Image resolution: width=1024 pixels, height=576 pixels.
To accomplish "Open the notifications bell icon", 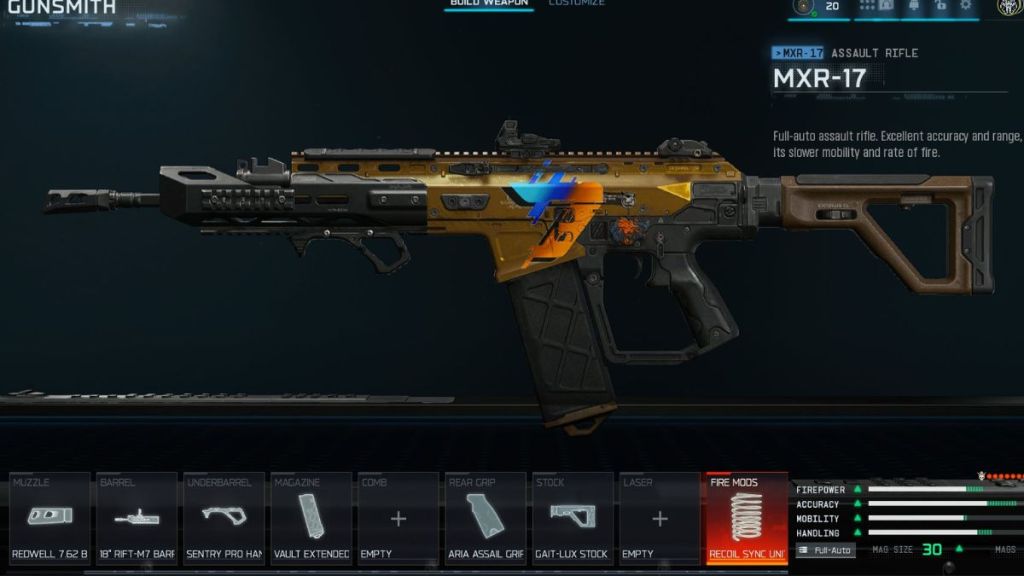I will (x=914, y=6).
